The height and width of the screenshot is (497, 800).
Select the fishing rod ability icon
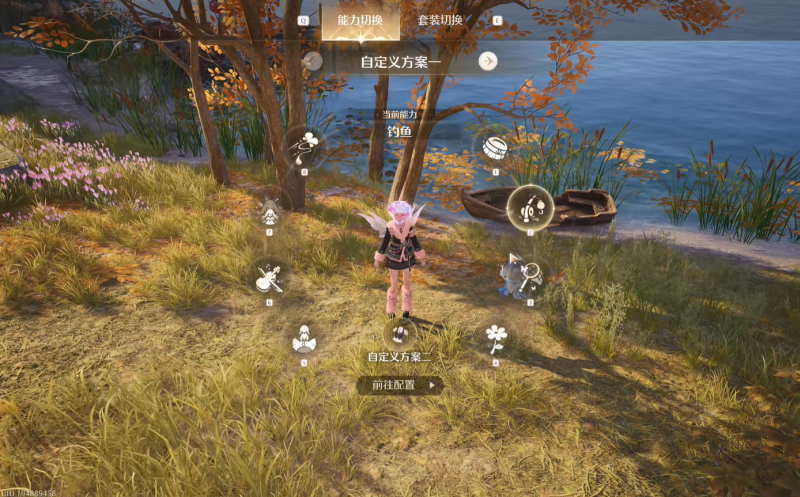point(530,208)
